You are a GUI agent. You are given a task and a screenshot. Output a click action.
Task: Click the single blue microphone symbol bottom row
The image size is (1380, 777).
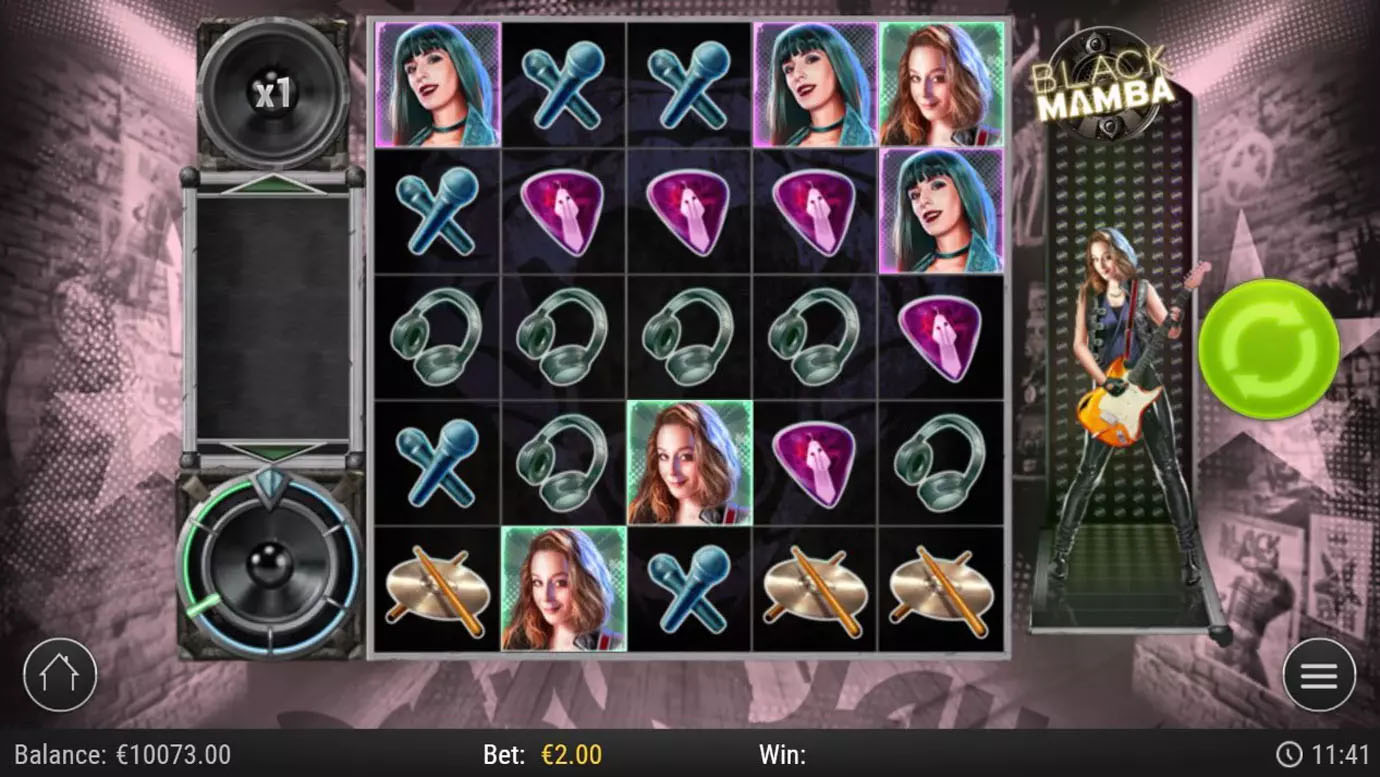691,590
